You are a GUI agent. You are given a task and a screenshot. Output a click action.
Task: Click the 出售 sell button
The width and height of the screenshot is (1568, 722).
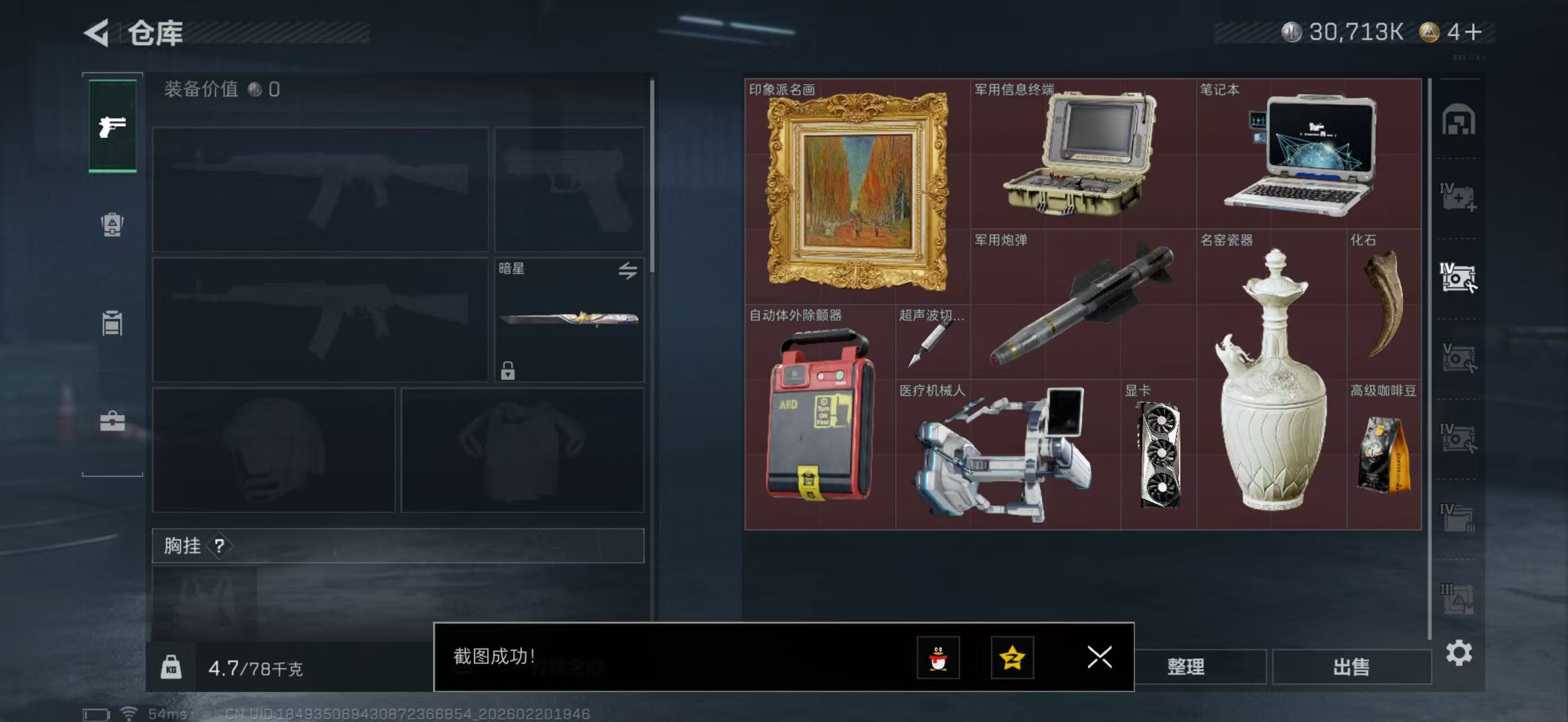(x=1351, y=667)
